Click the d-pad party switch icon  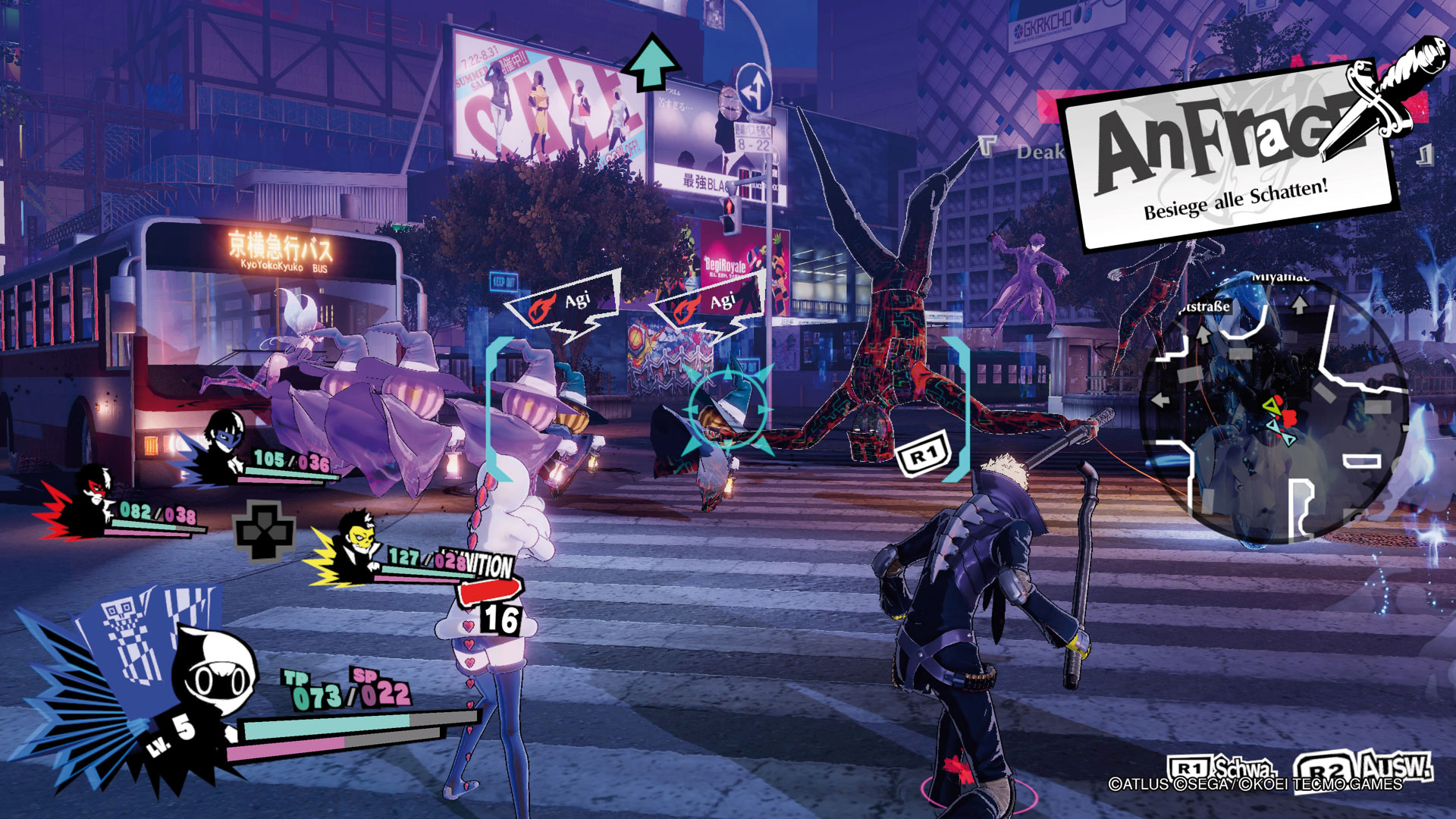(265, 531)
